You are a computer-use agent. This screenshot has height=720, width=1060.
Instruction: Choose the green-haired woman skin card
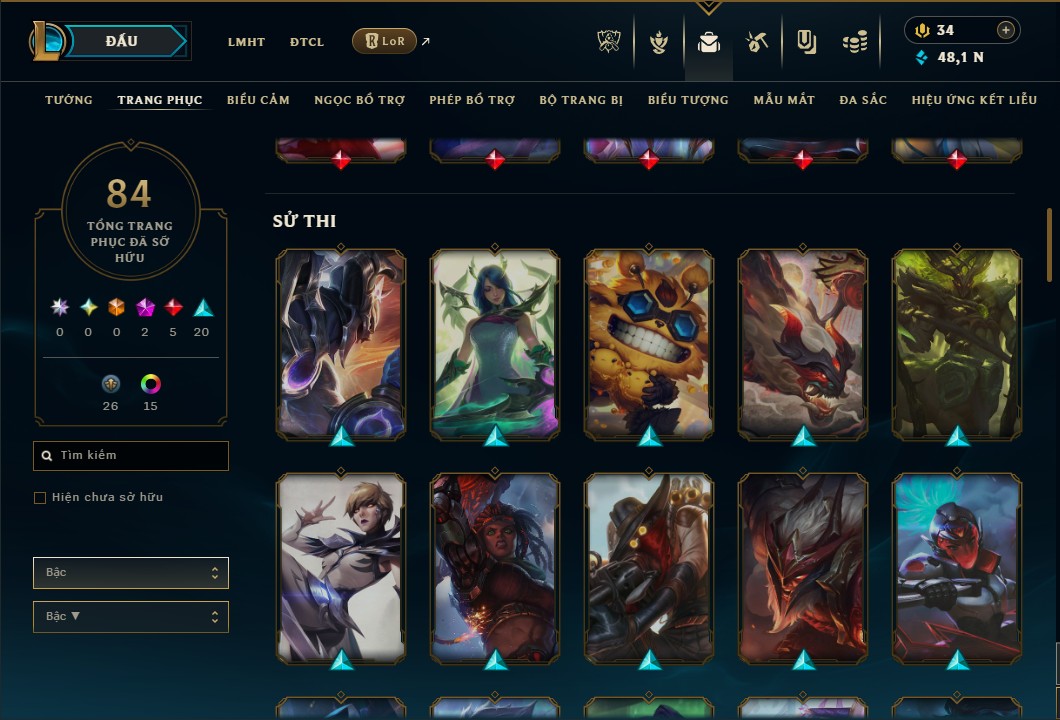click(495, 343)
